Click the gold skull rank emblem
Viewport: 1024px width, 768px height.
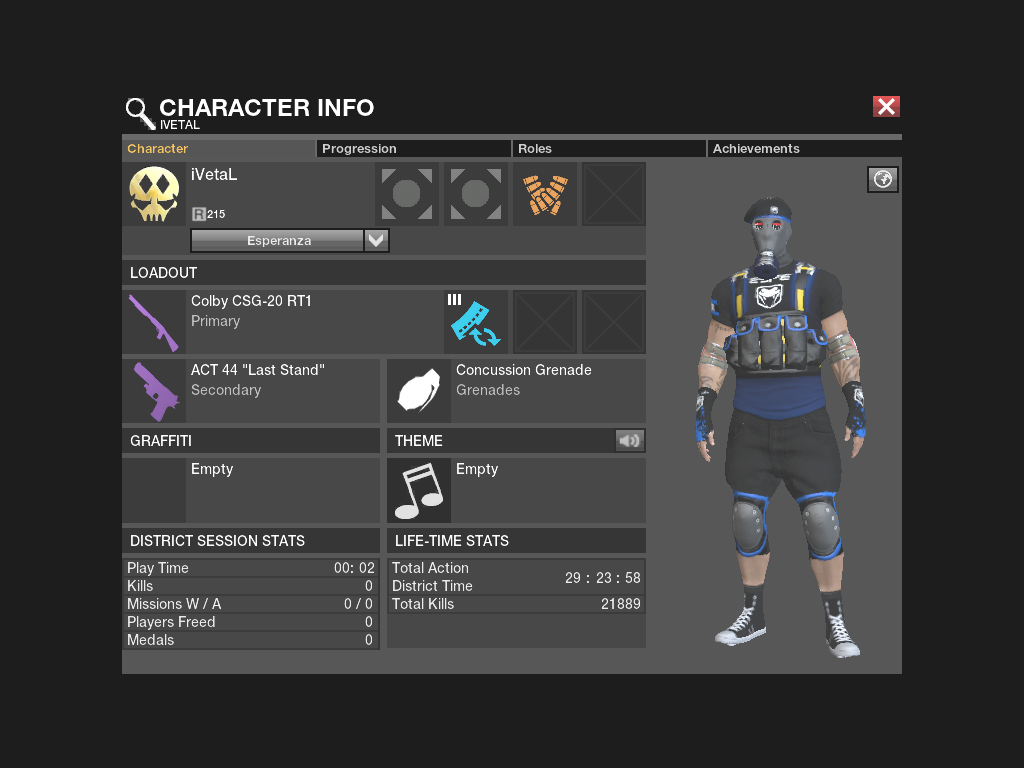pos(155,195)
